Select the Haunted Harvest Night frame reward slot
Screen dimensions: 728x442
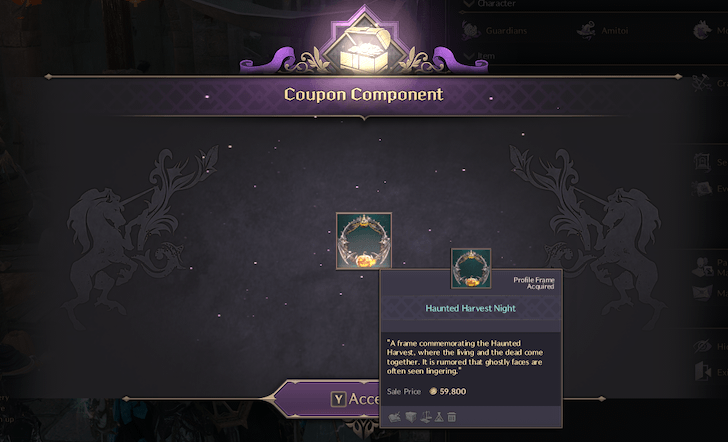(363, 240)
